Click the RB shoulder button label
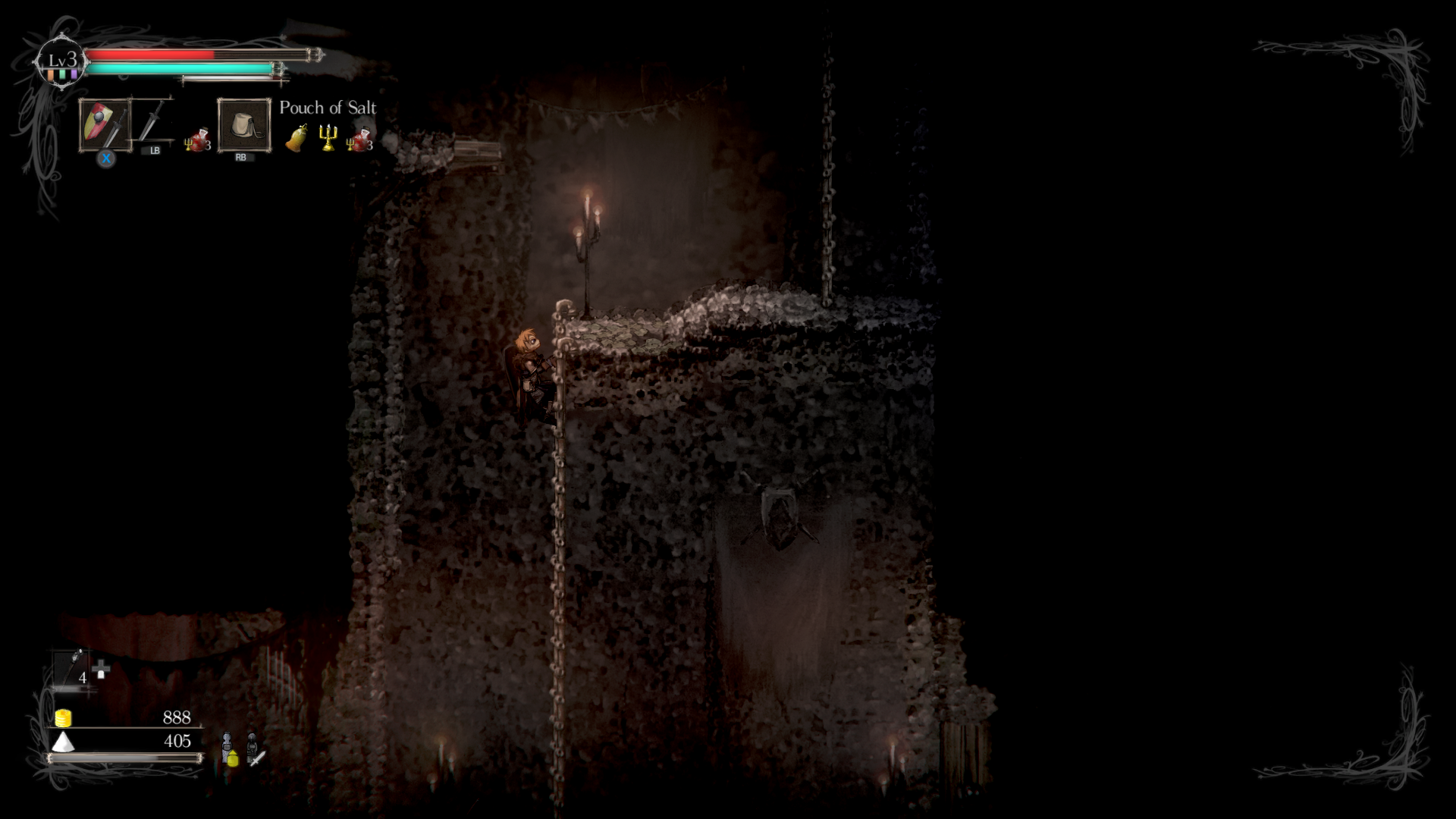Viewport: 1456px width, 819px height. [243, 158]
